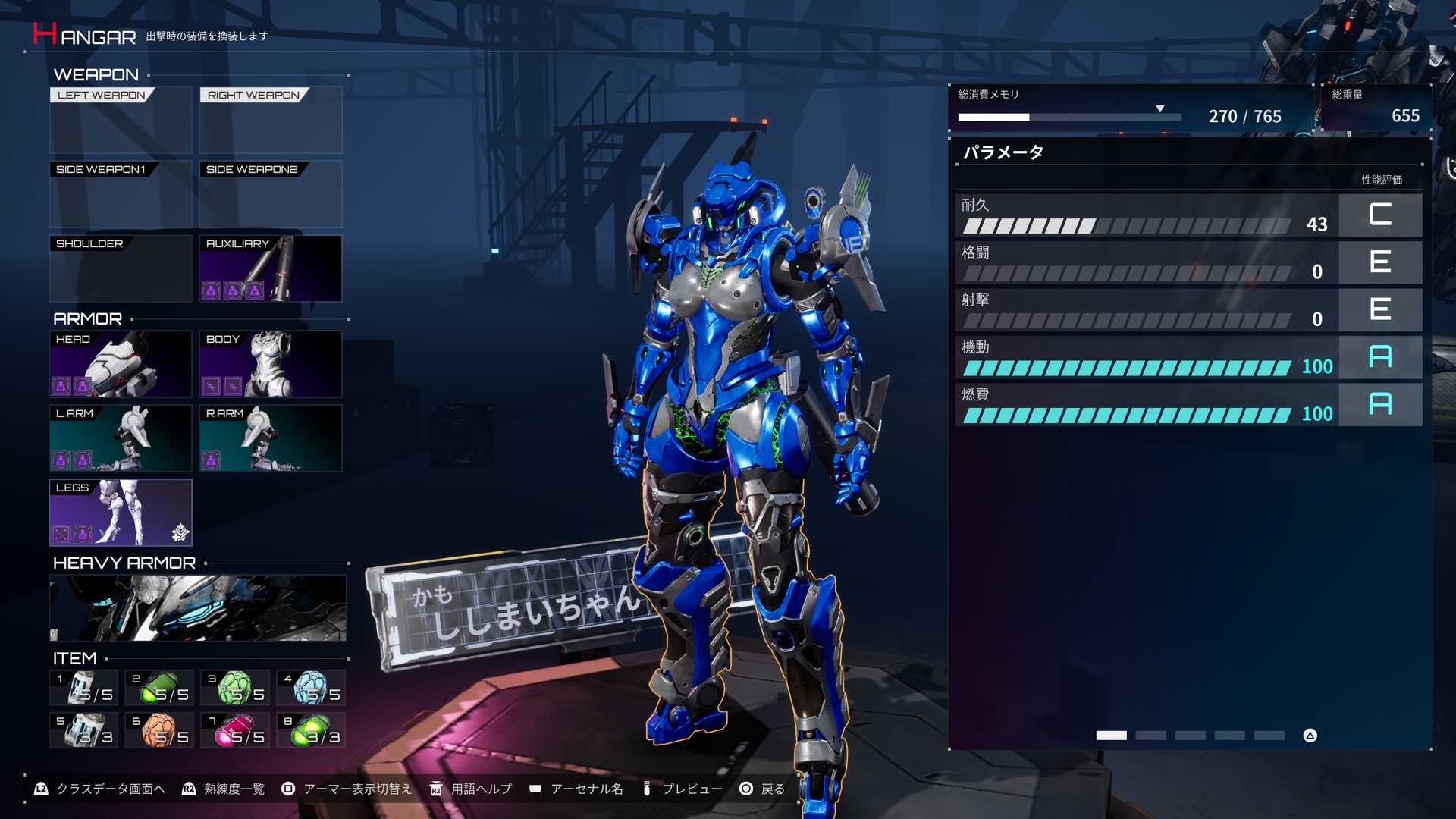Choose item slot 7 with the pink capsule
The width and height of the screenshot is (1456, 819).
pos(236,730)
